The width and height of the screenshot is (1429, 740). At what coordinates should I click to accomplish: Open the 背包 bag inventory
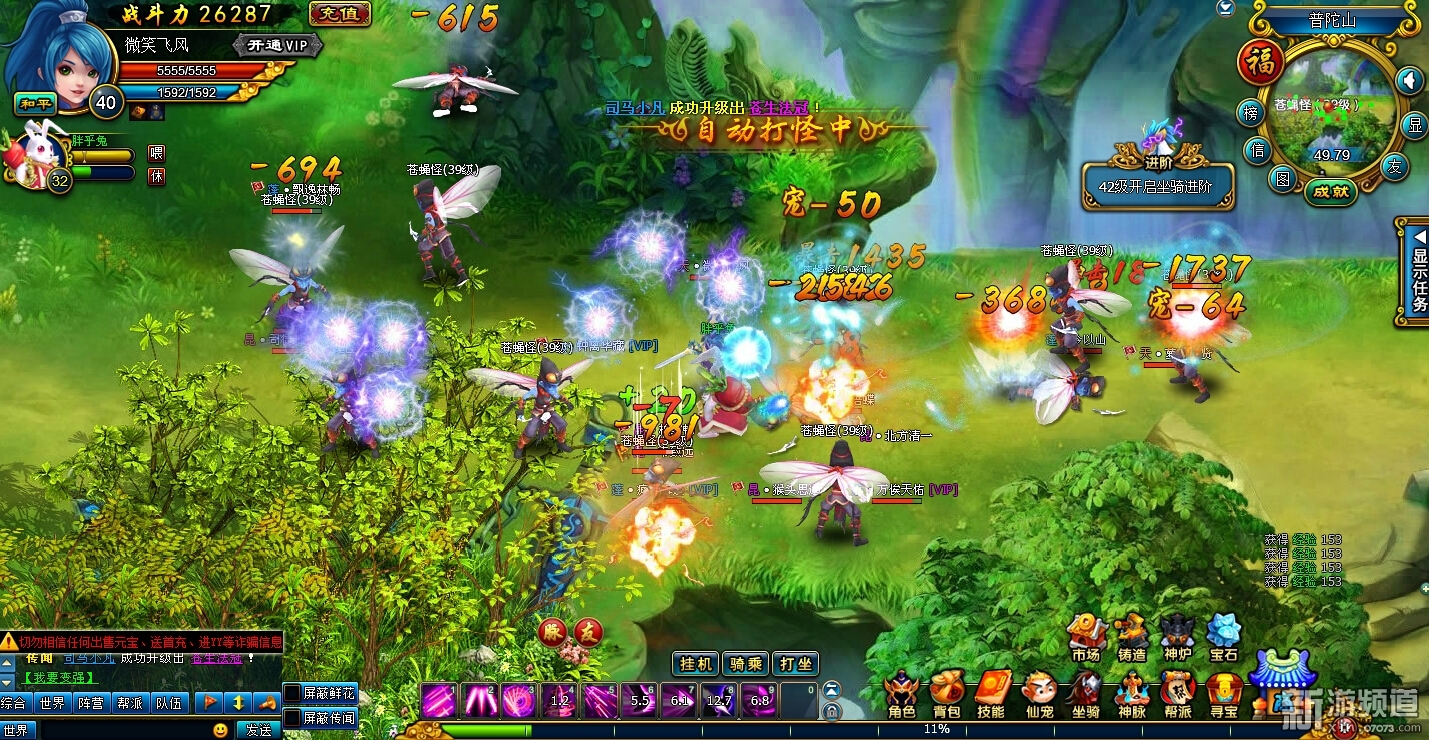click(x=946, y=692)
